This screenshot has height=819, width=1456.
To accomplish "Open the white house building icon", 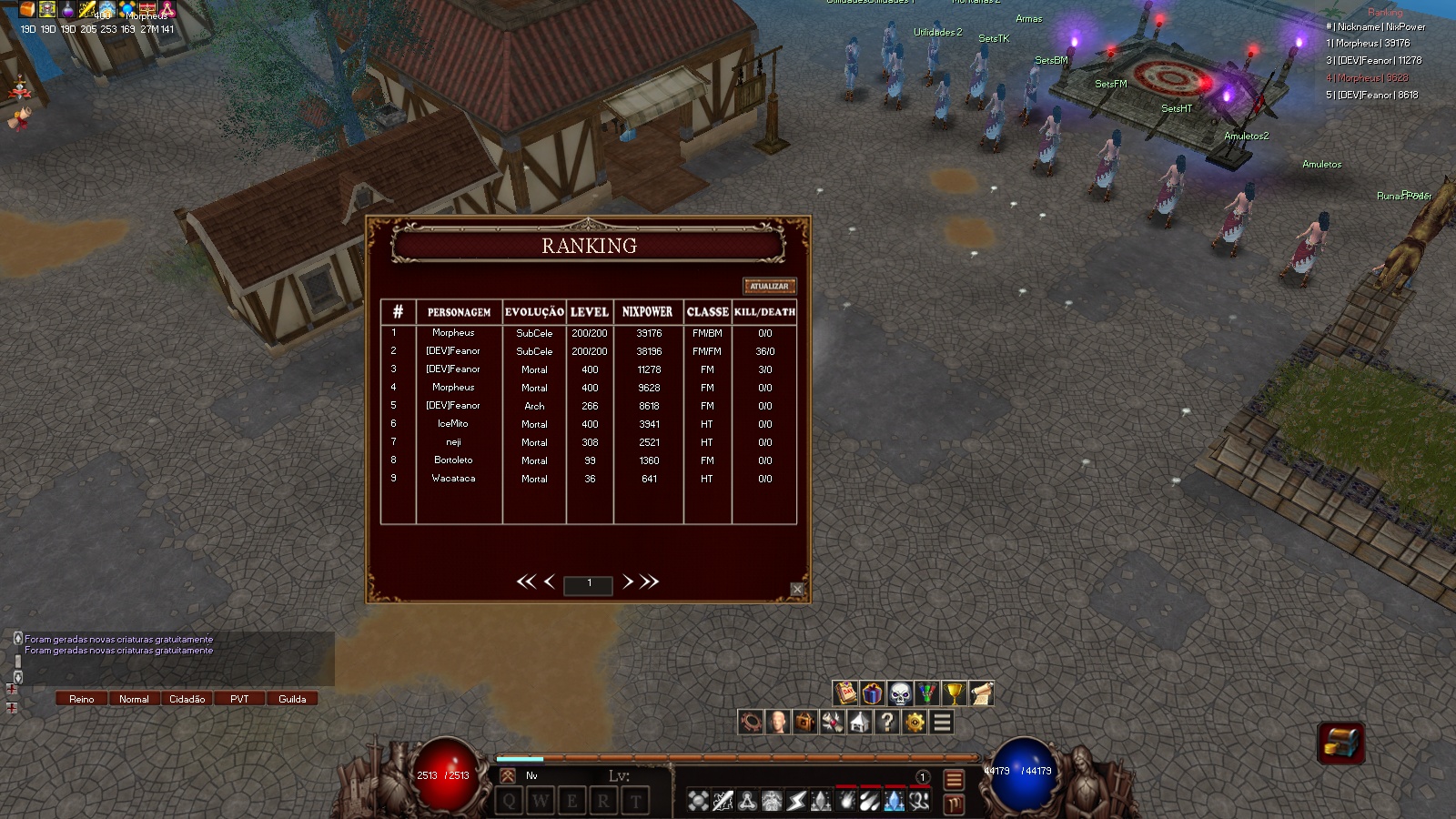I will (858, 722).
